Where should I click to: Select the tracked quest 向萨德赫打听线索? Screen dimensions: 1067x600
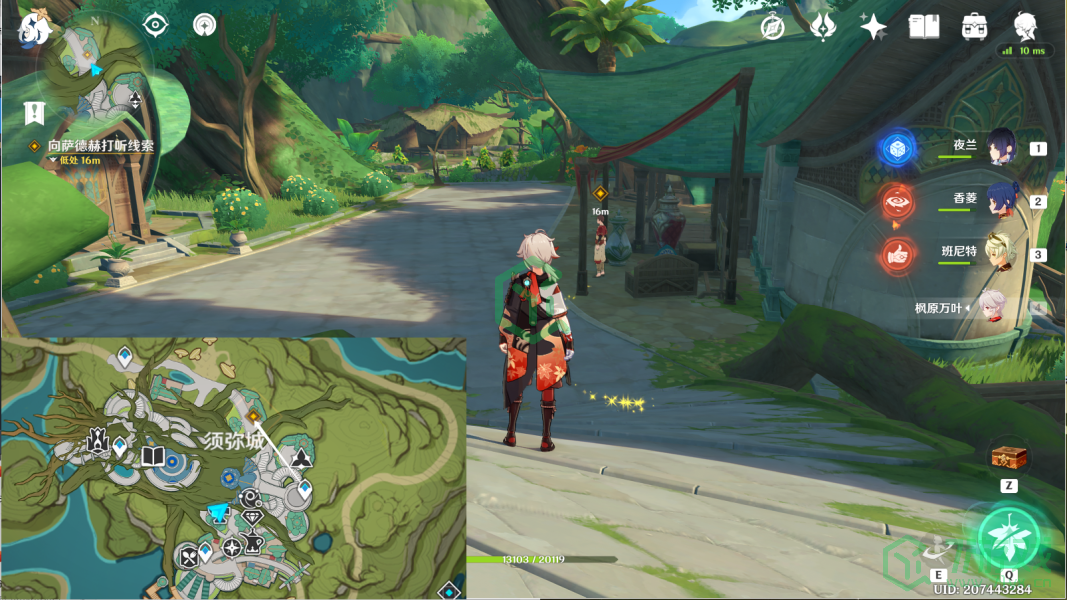pos(100,146)
